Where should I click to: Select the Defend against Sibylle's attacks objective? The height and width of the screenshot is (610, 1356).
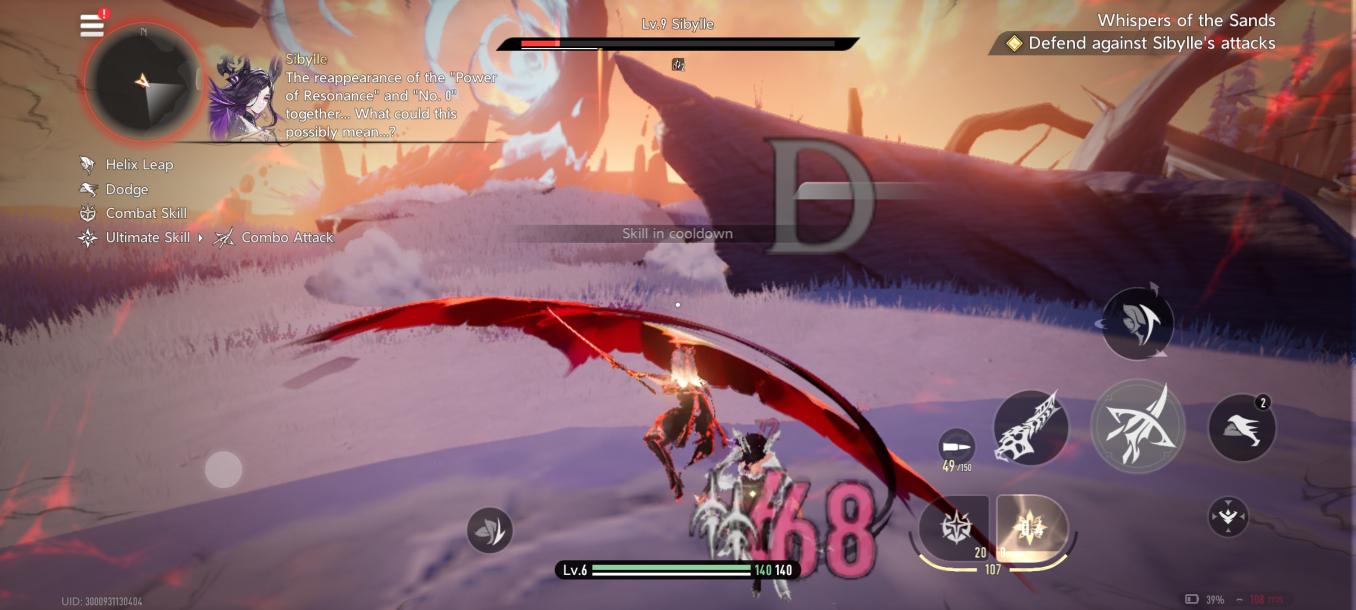click(x=1140, y=43)
